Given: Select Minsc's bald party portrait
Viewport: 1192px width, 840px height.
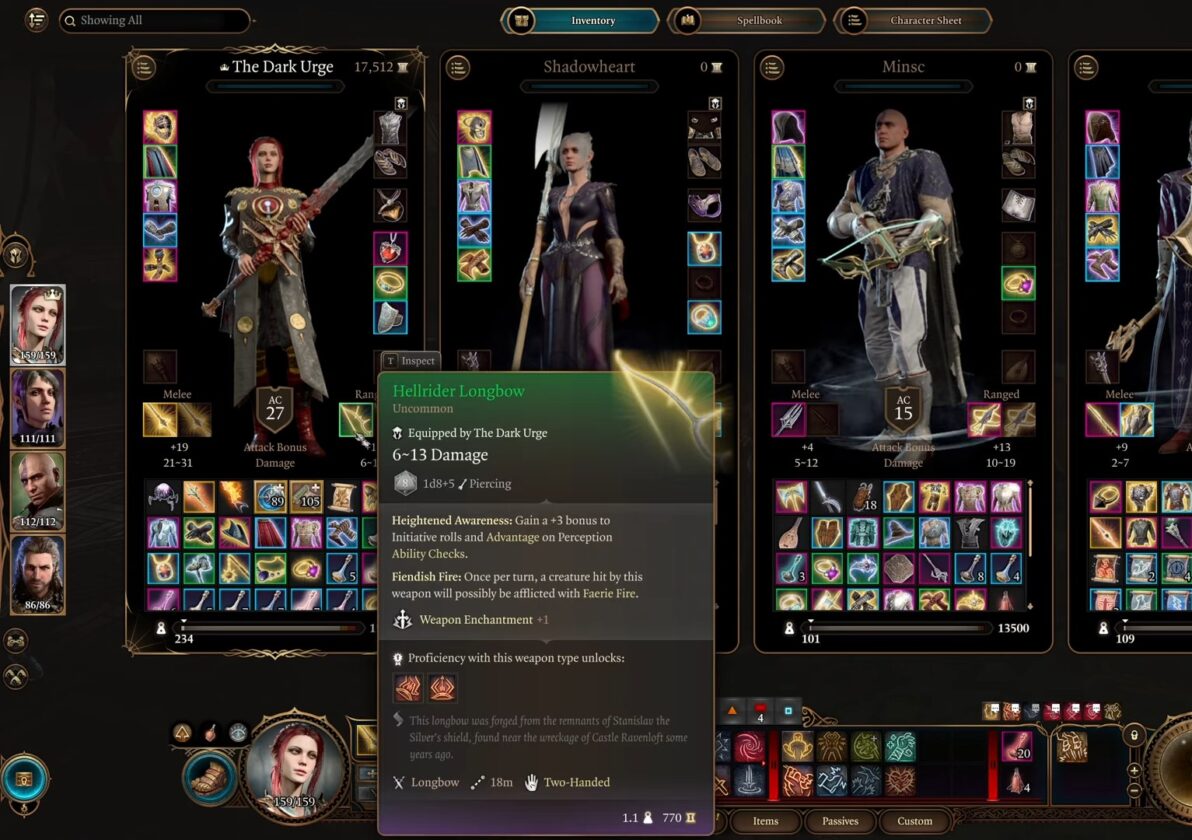Looking at the screenshot, I should click(38, 491).
